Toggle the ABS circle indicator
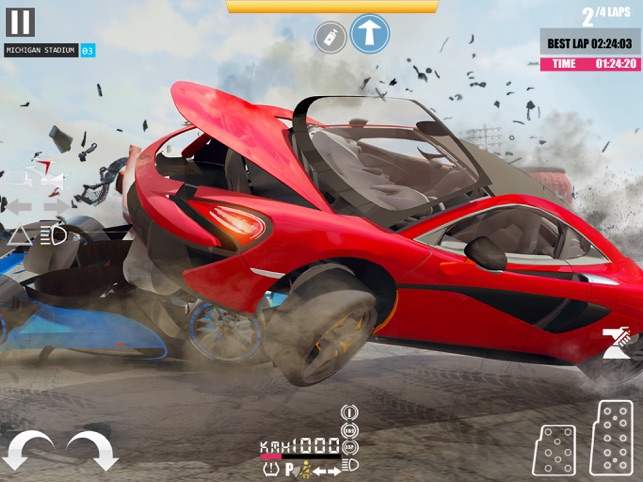 pyautogui.click(x=350, y=430)
